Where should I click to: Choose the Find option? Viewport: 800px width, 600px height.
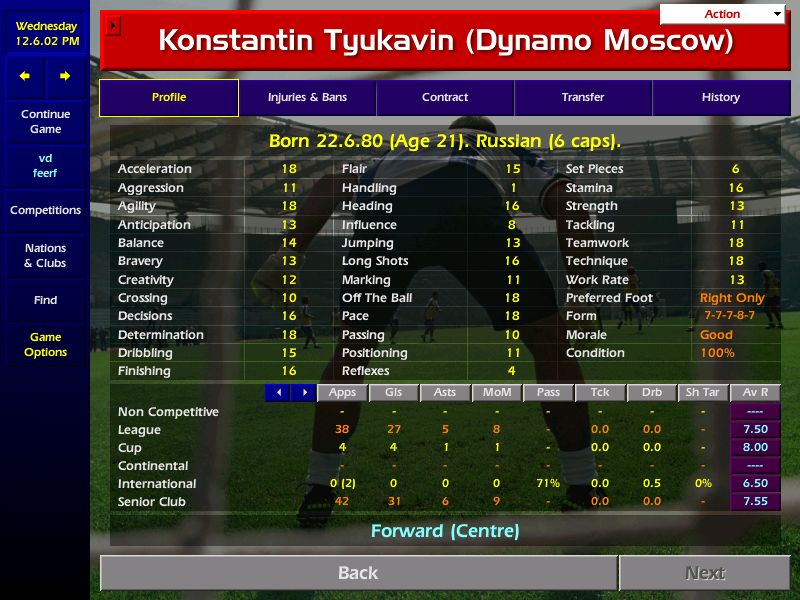(x=45, y=300)
